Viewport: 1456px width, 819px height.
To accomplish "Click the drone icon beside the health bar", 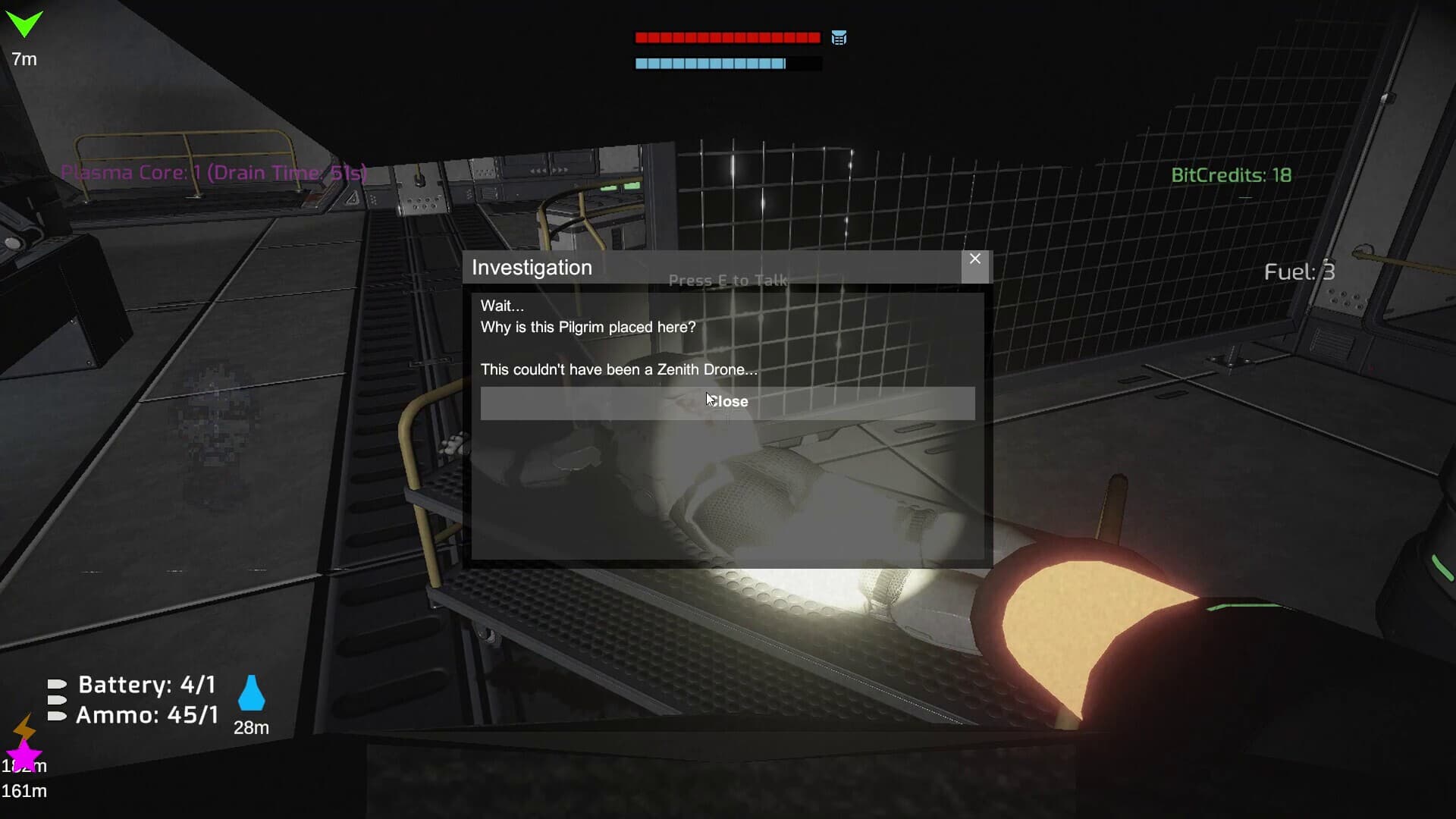I will pyautogui.click(x=839, y=37).
